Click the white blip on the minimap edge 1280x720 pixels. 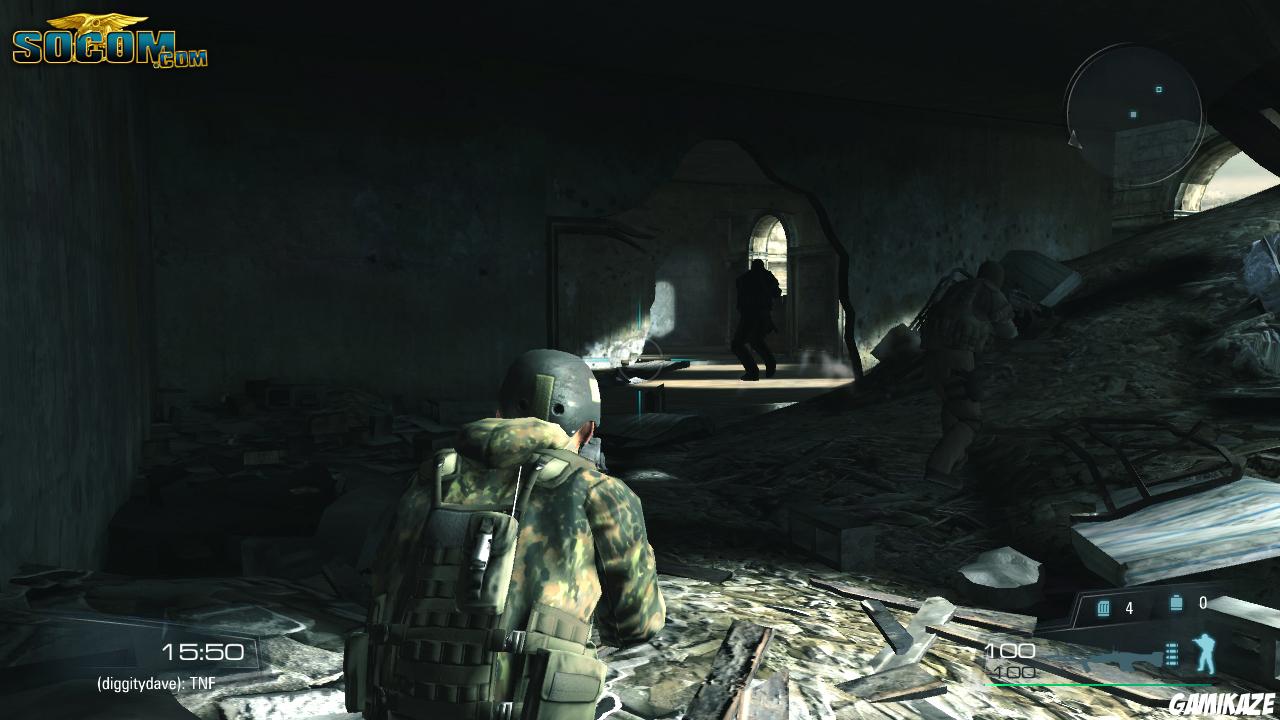pyautogui.click(x=1074, y=140)
